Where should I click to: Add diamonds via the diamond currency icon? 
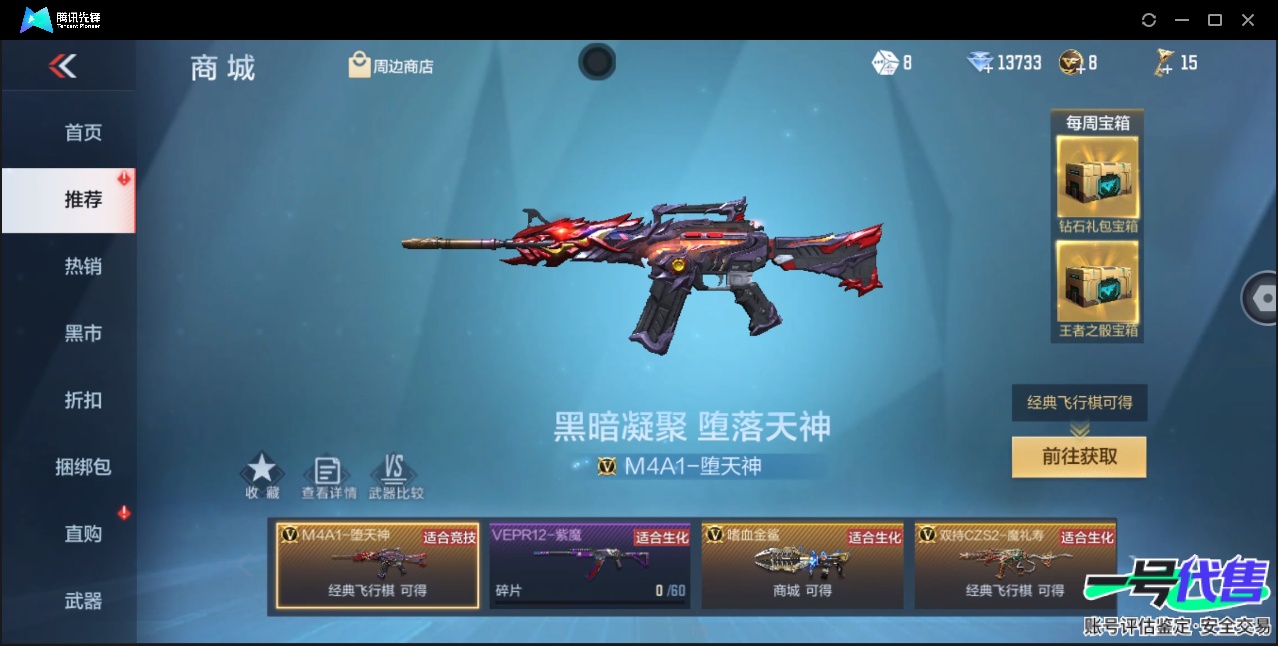pos(981,63)
